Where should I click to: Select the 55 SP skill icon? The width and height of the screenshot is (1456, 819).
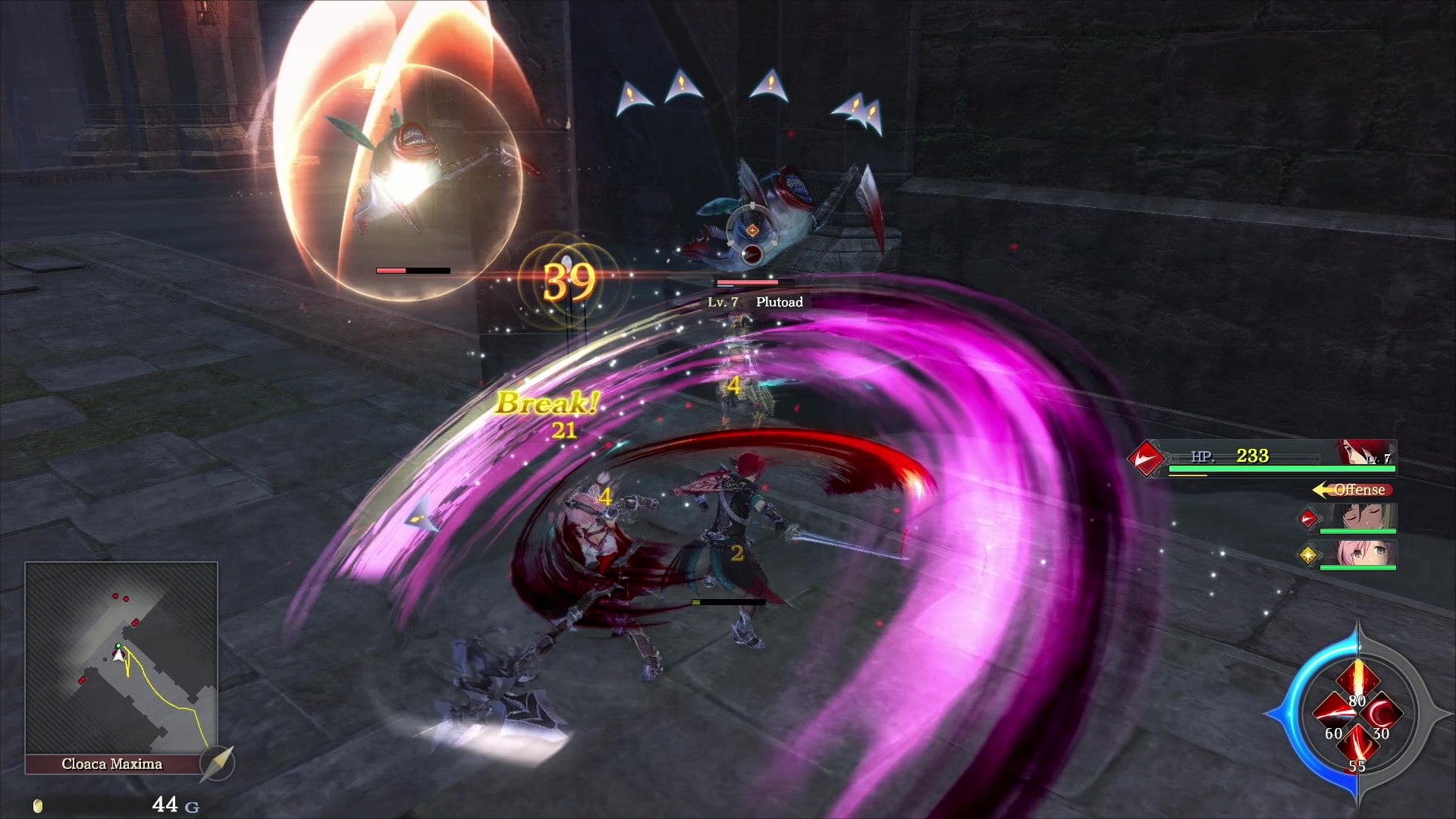1357,743
